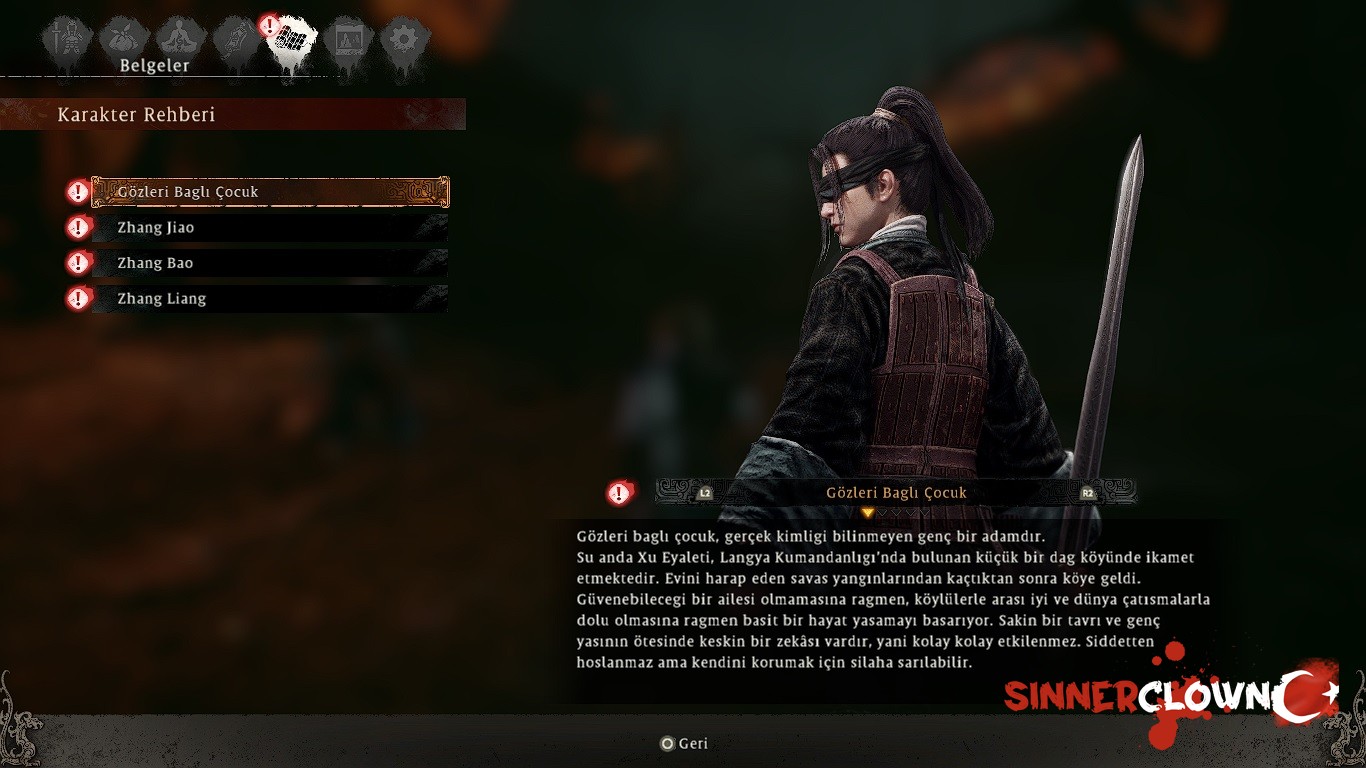Screen dimensions: 1366x768
Task: Click the Geri back button
Action: point(684,744)
